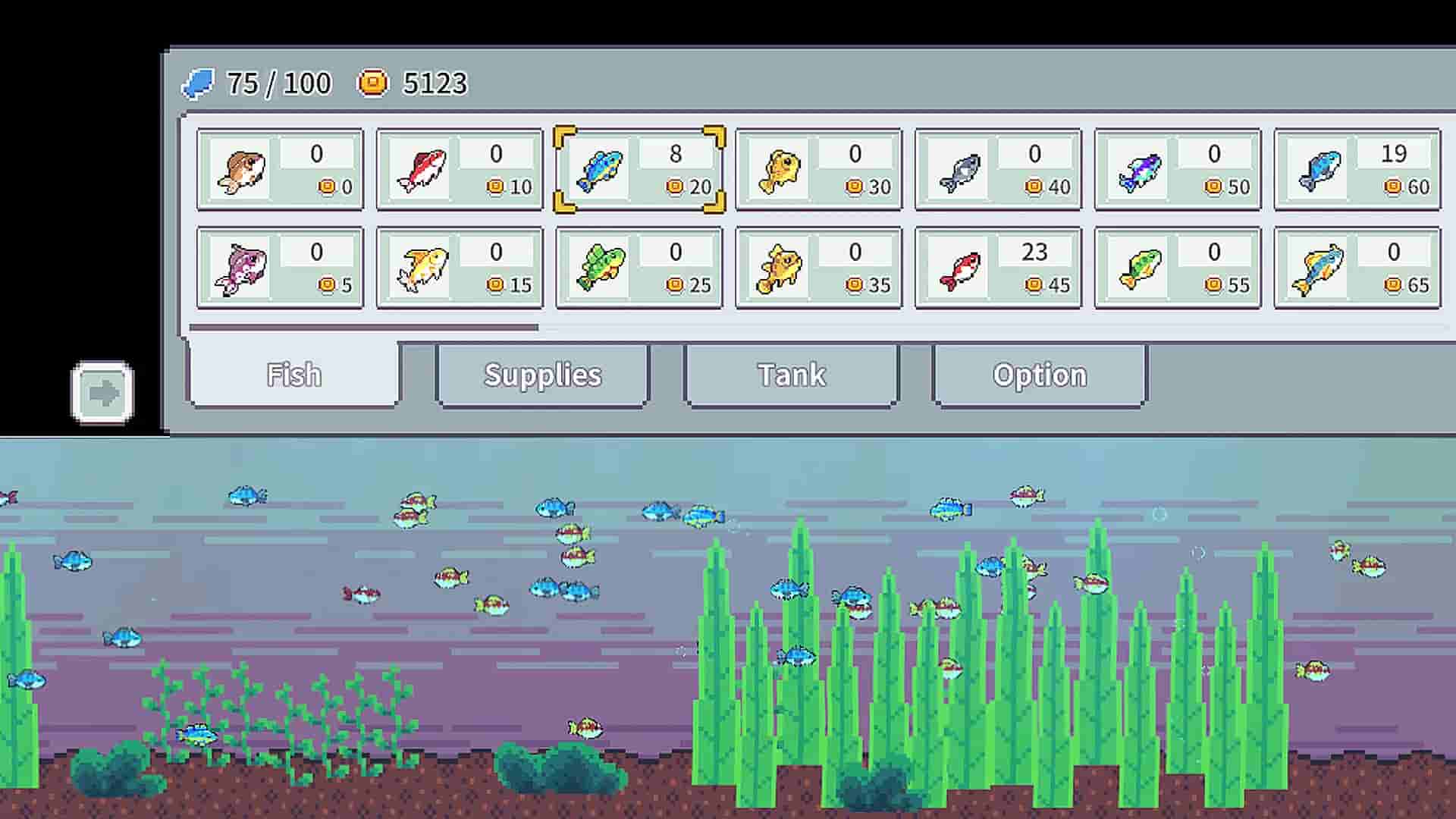Click the horizontal scrollbar under the fish grid

(364, 327)
